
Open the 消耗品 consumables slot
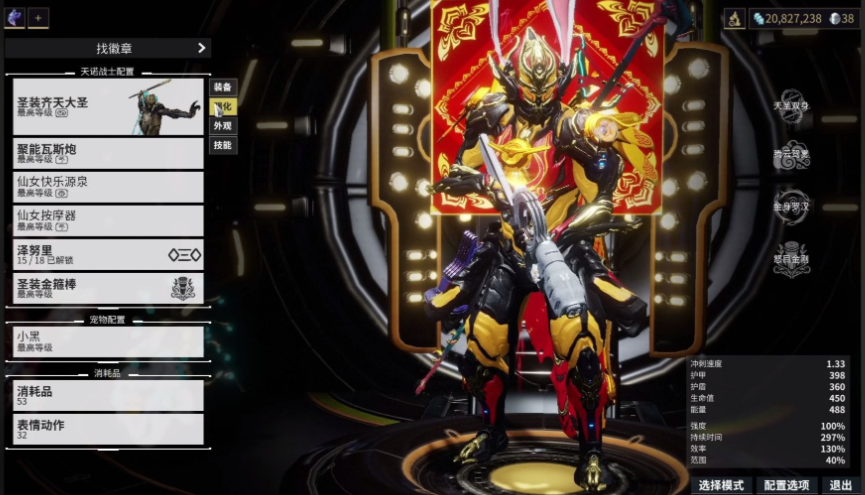[107, 395]
